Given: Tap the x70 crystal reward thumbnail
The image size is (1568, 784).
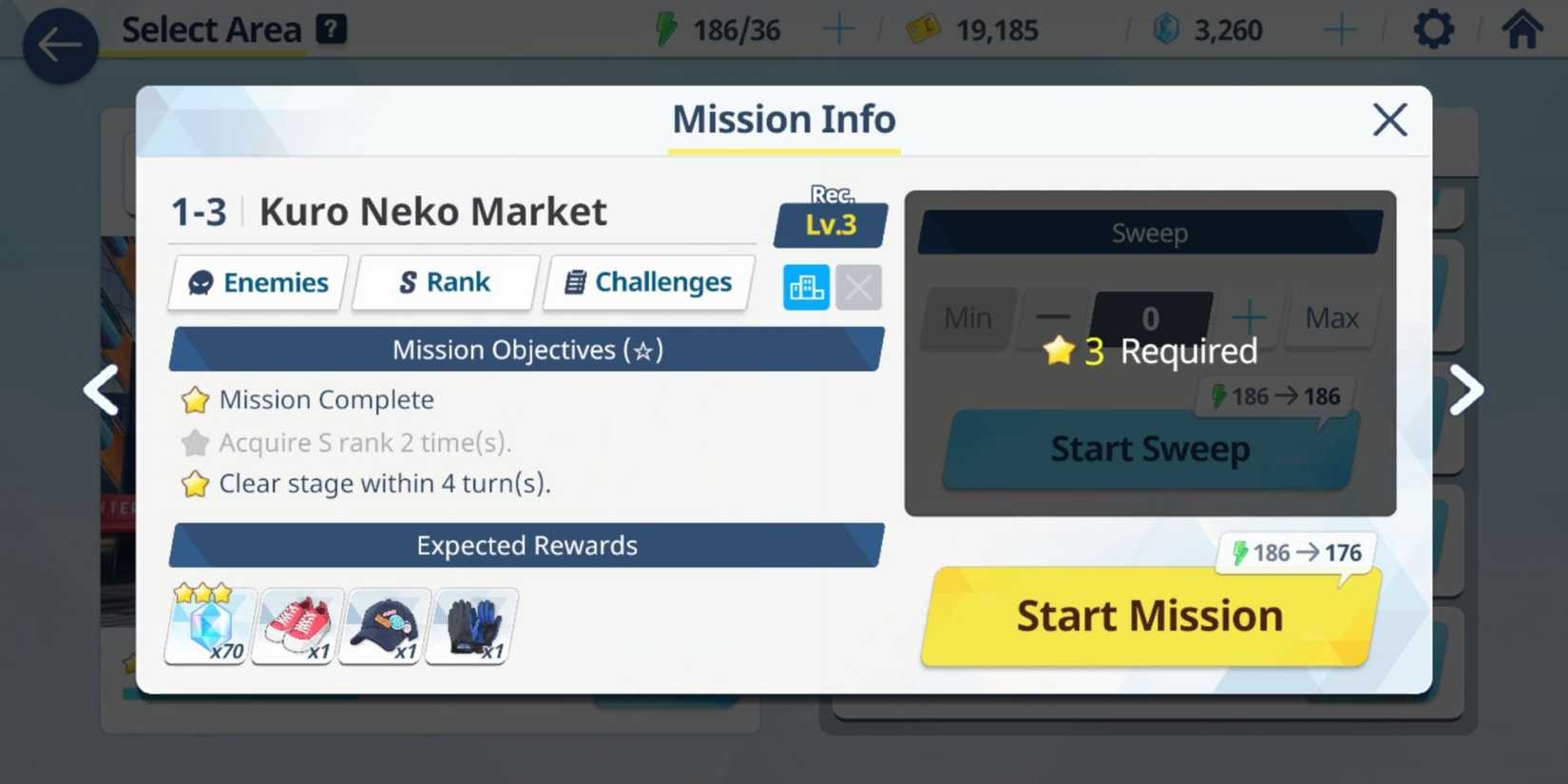Looking at the screenshot, I should (208, 624).
